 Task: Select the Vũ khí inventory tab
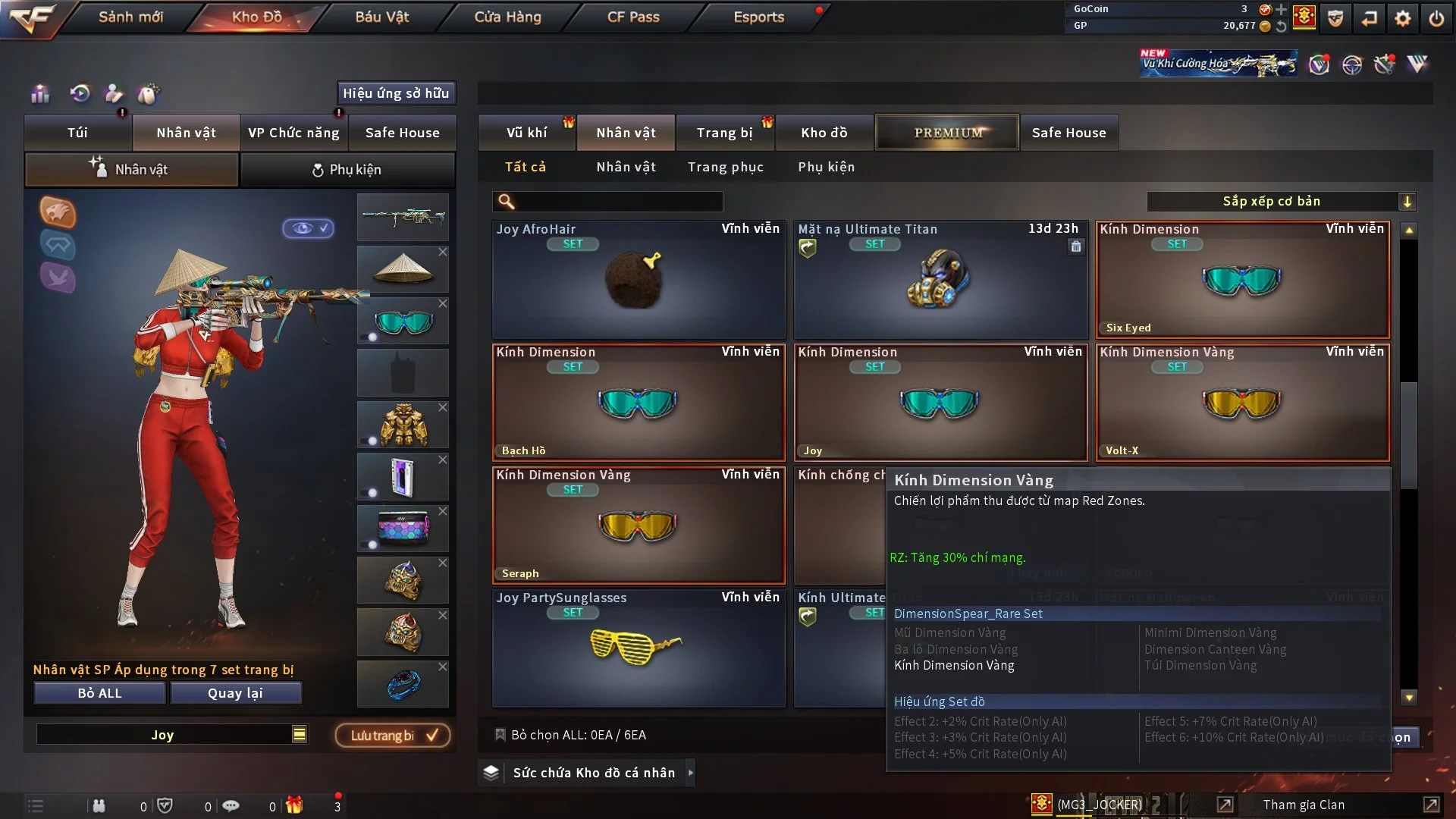tap(526, 133)
